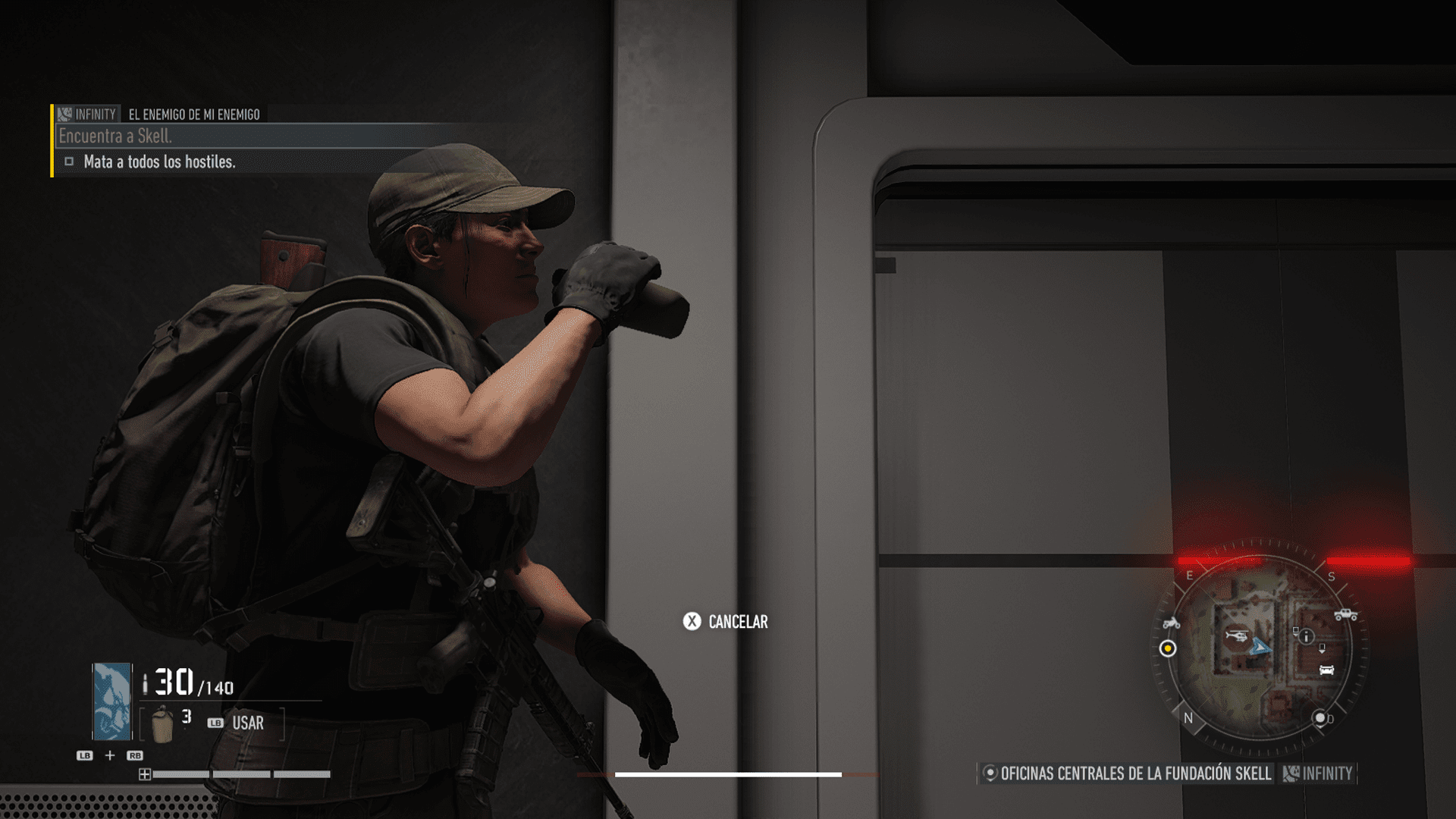1456x819 pixels.
Task: Select the 'Mata a todos los hostiles' objective
Action: pyautogui.click(x=159, y=162)
